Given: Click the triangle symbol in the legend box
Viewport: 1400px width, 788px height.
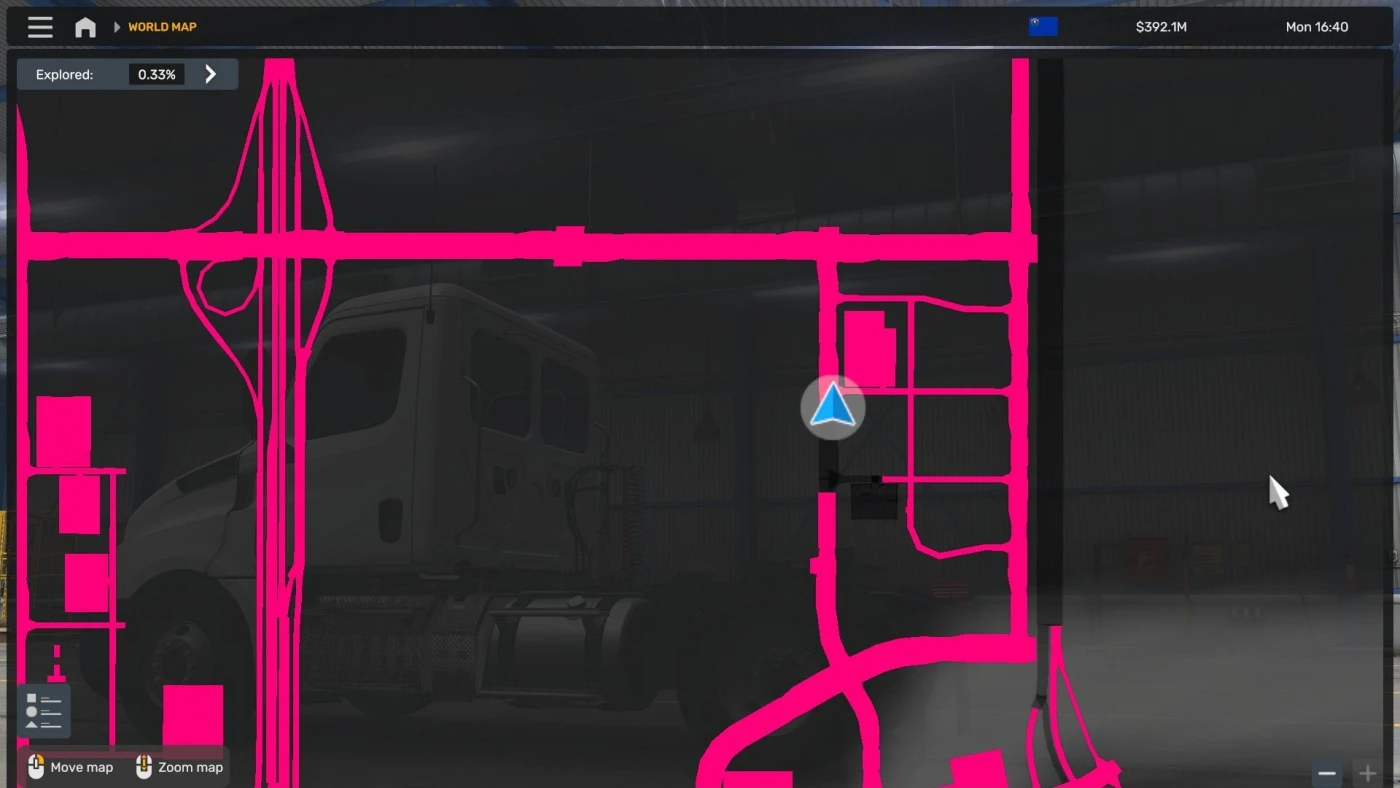Looking at the screenshot, I should [31, 725].
